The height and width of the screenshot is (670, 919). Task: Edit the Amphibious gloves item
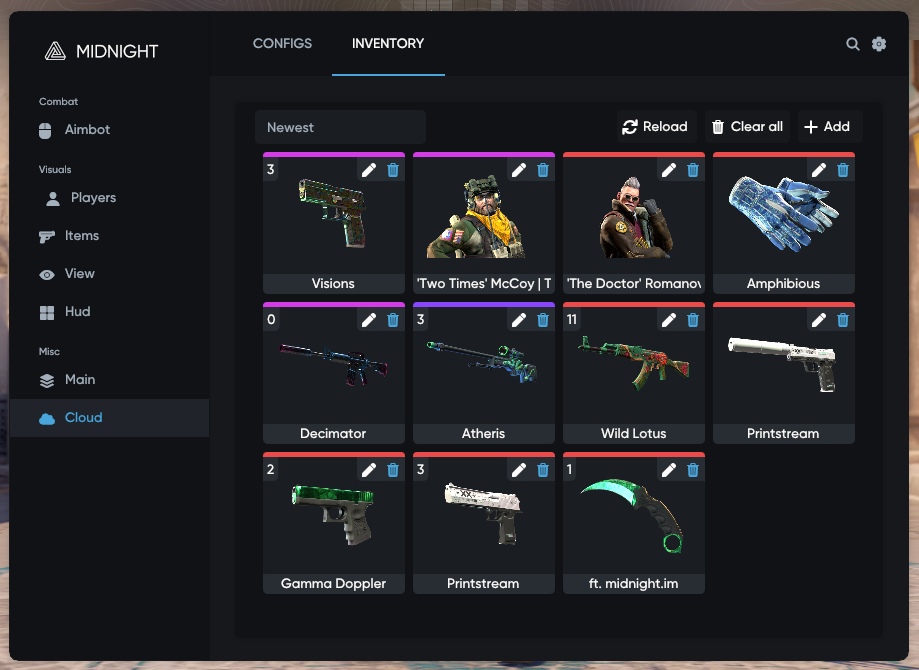(819, 170)
